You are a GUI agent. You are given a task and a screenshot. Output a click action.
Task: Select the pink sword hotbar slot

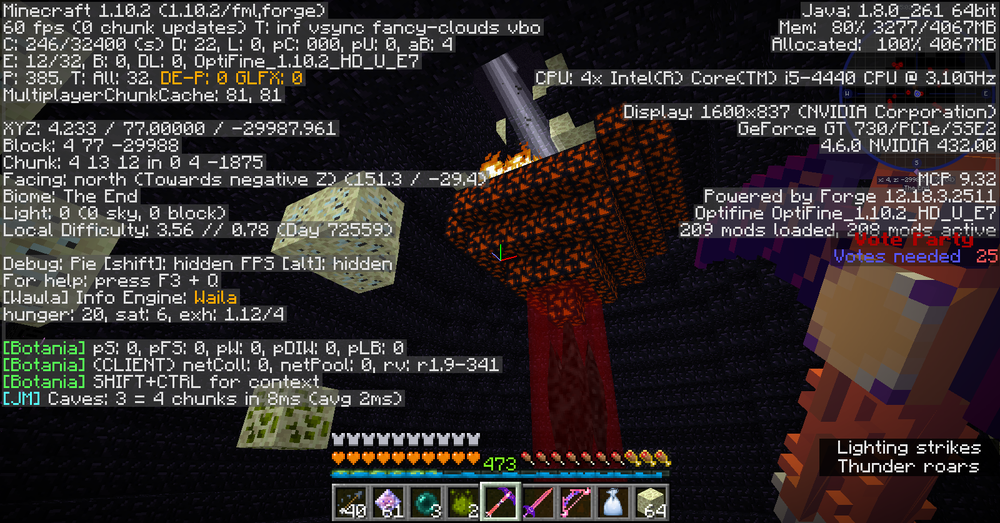tap(534, 501)
